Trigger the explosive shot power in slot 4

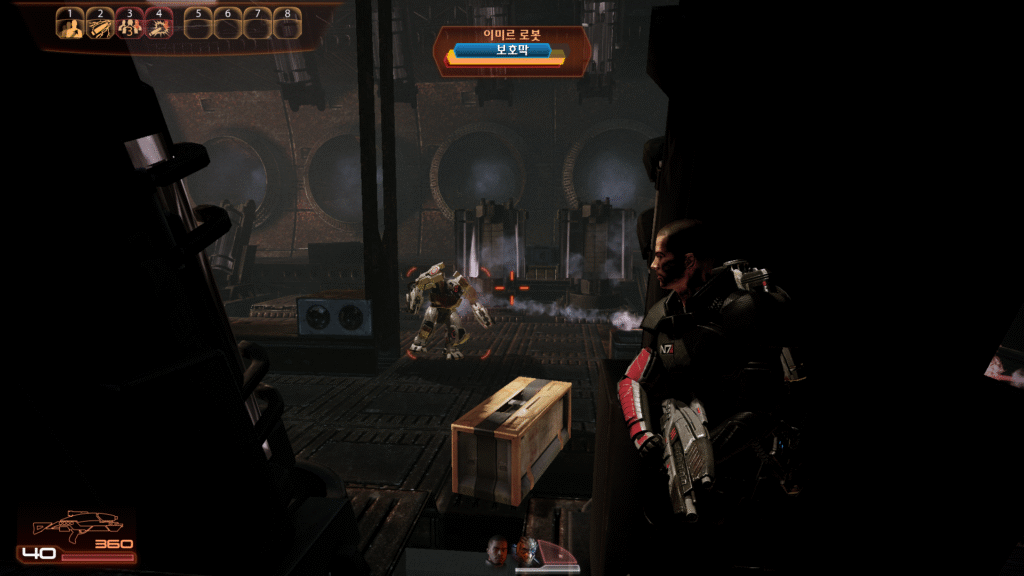pyautogui.click(x=159, y=25)
